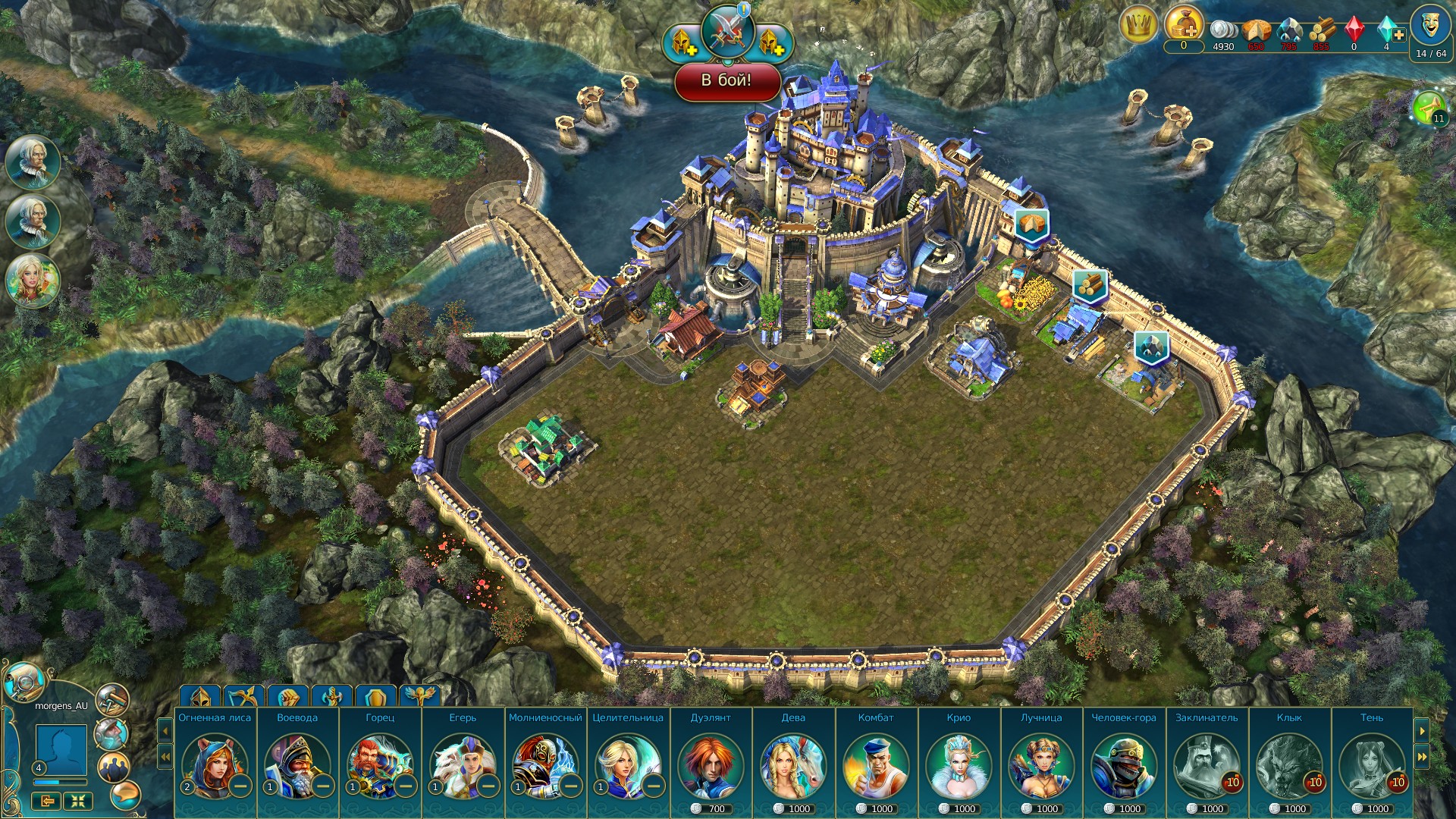Show the next heroes with the right arrow
Screen dimensions: 1456x819
[1422, 731]
